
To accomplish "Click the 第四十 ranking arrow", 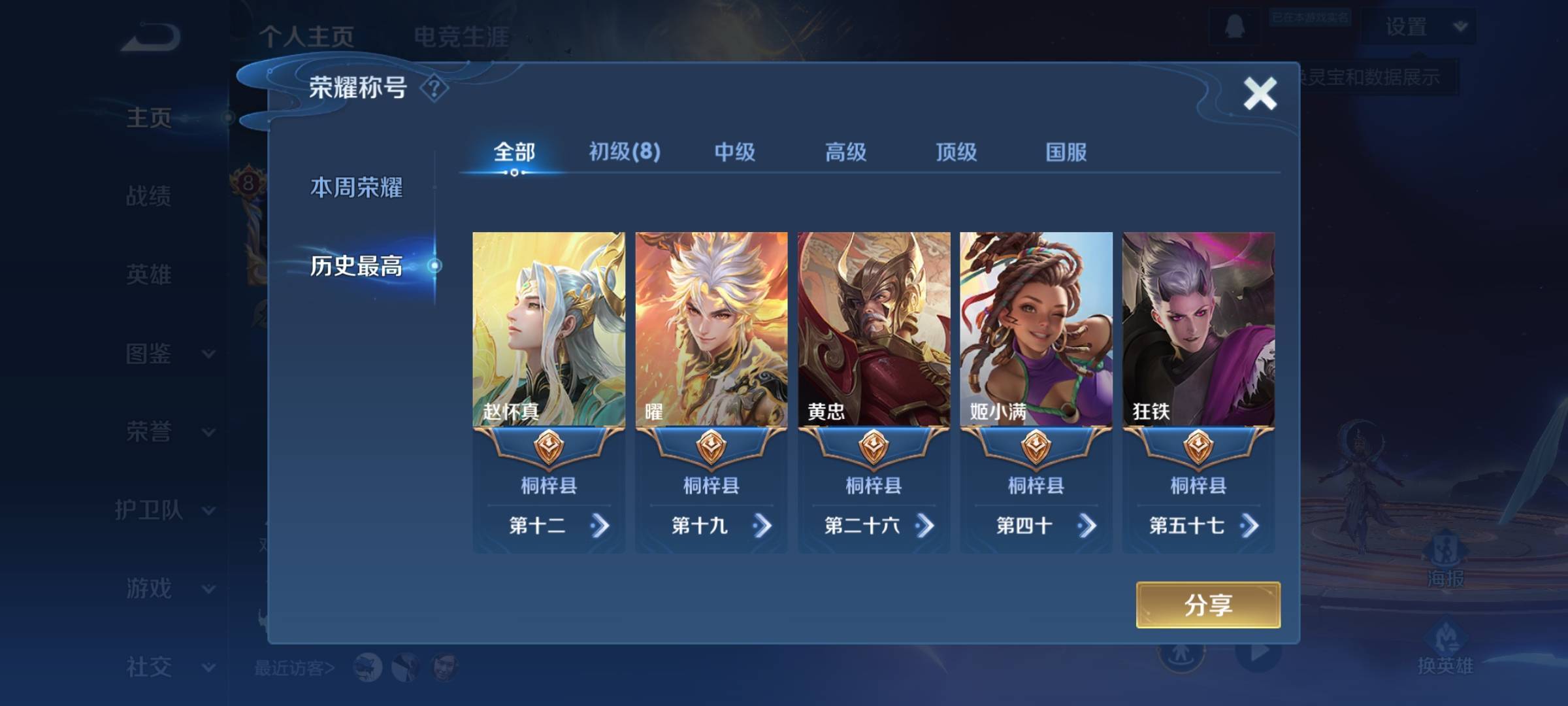I will click(x=1086, y=526).
